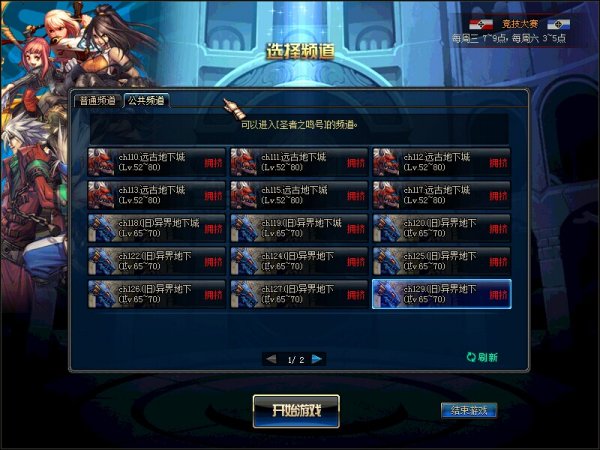Select channel ch115 远古地下城

click(x=299, y=195)
